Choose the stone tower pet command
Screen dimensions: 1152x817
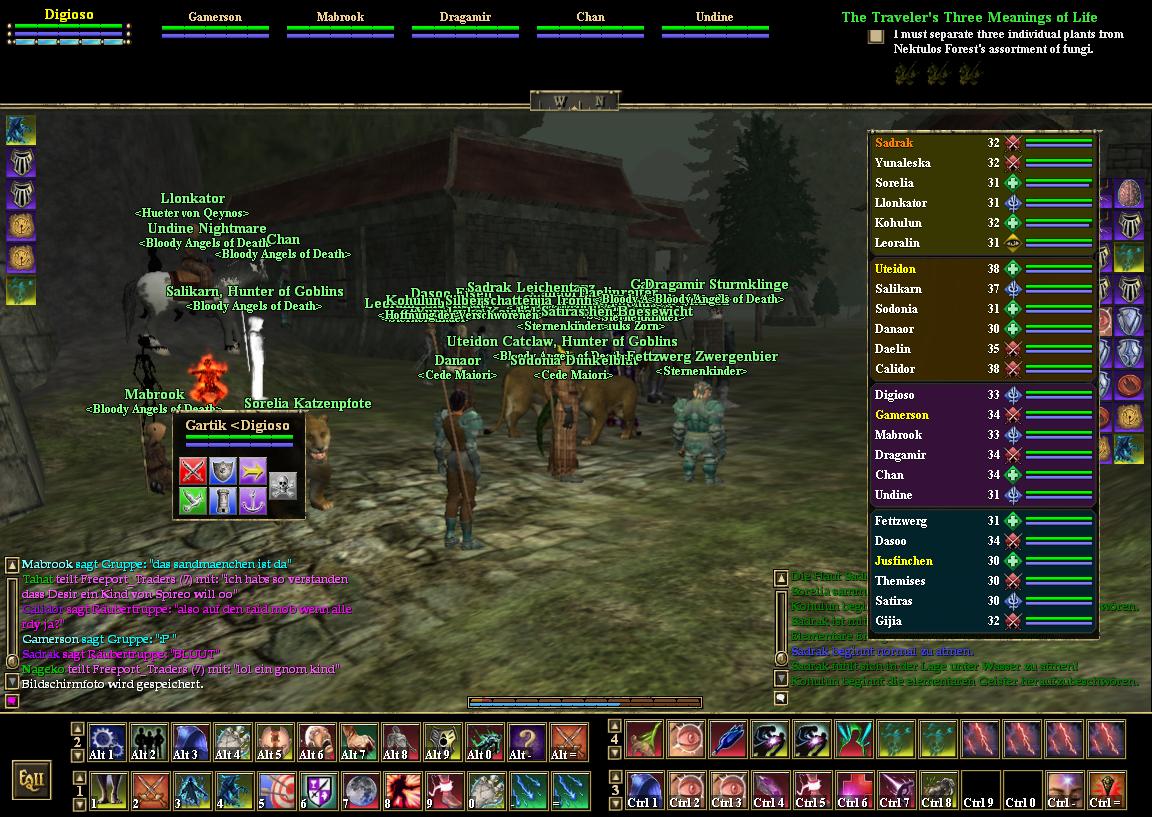222,501
